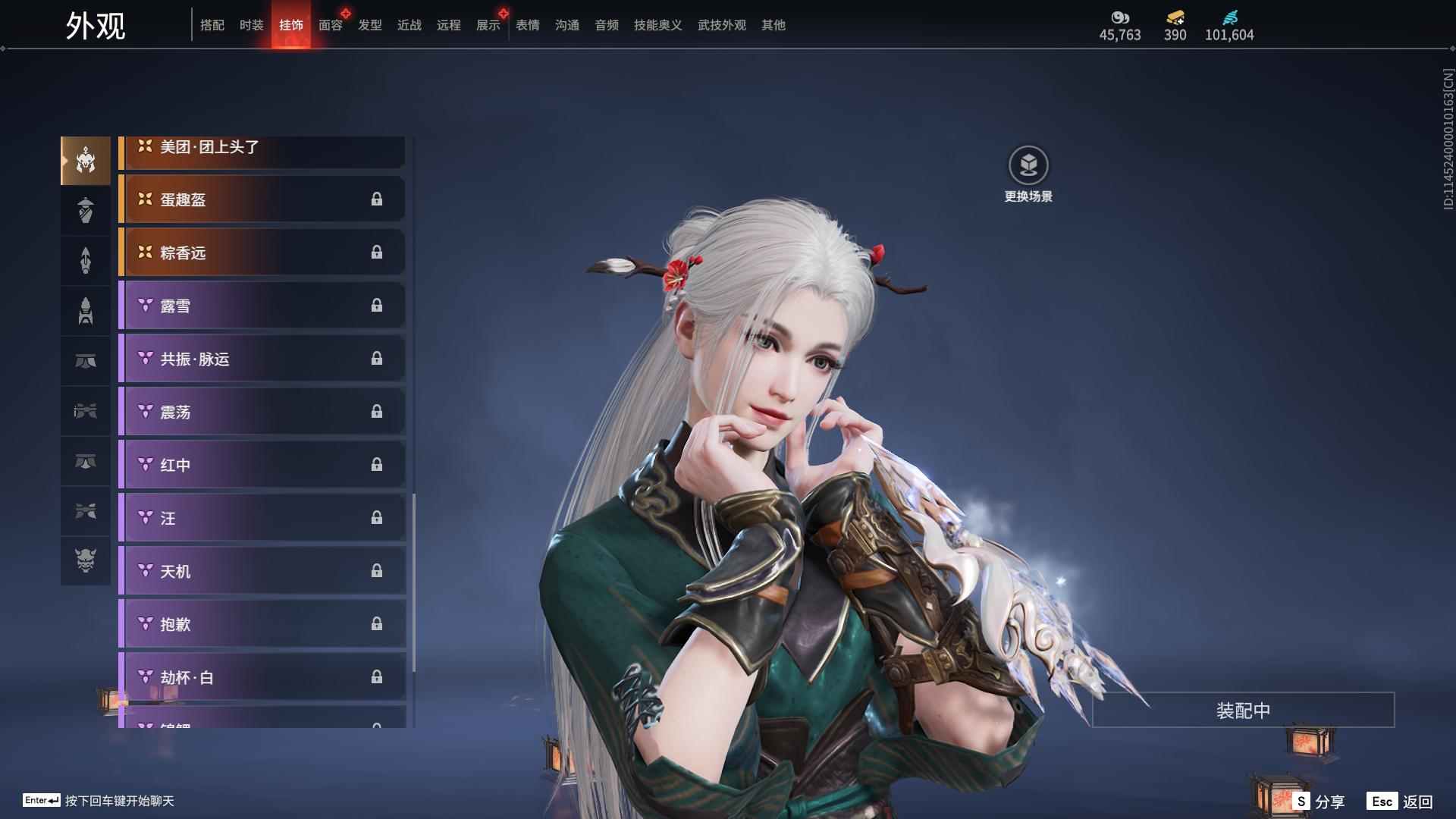Choose the 红中 accessory entry

click(x=262, y=465)
